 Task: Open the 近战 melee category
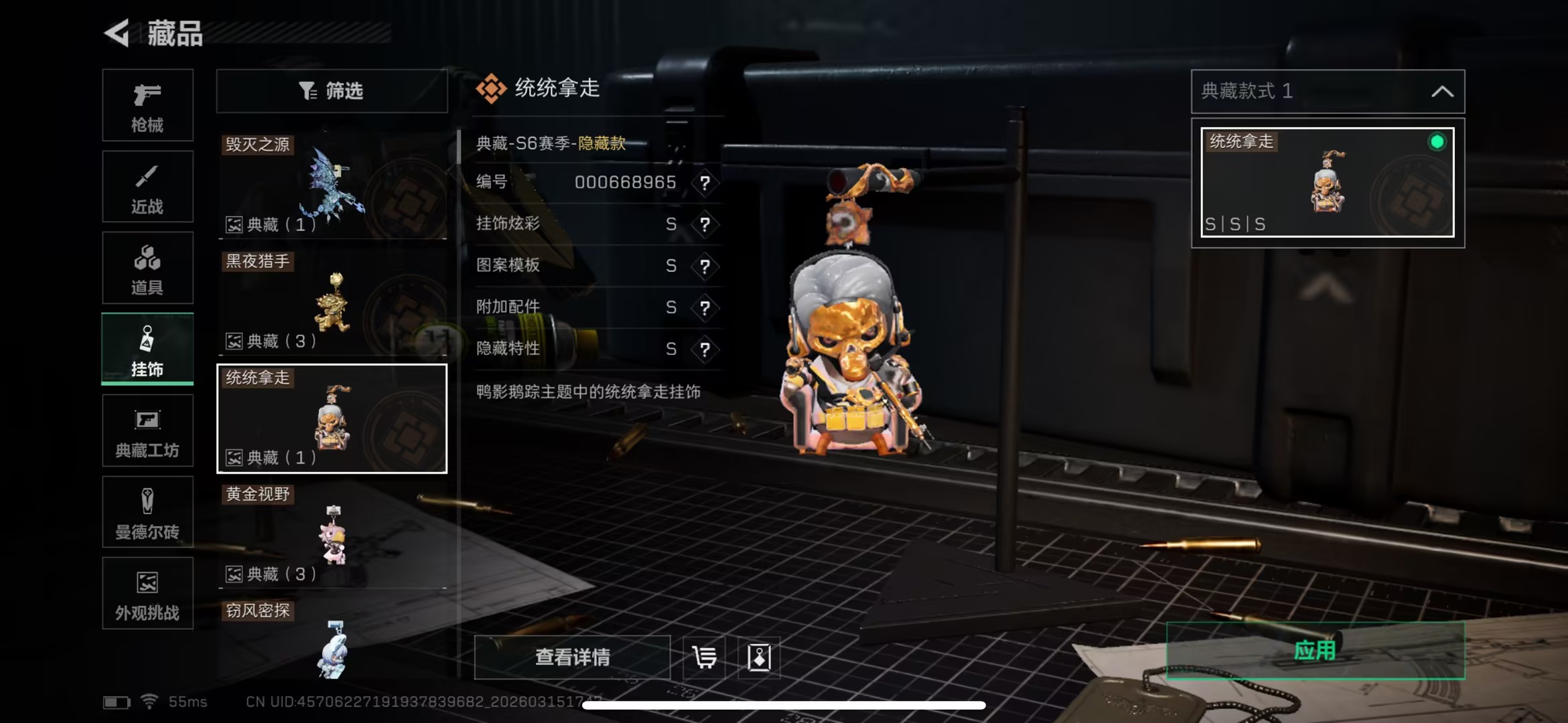coord(147,186)
